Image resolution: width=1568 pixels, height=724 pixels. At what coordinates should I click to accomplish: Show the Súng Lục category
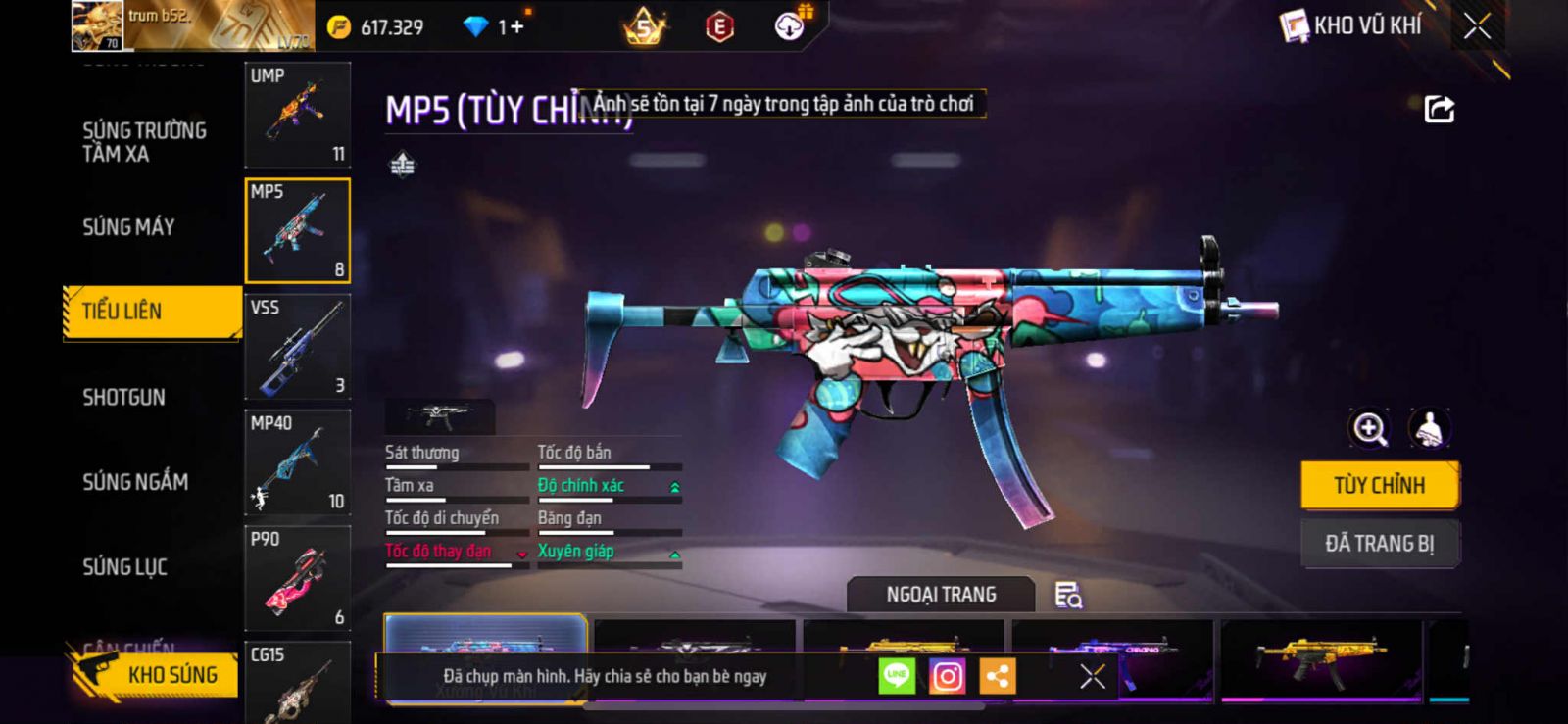click(x=124, y=566)
